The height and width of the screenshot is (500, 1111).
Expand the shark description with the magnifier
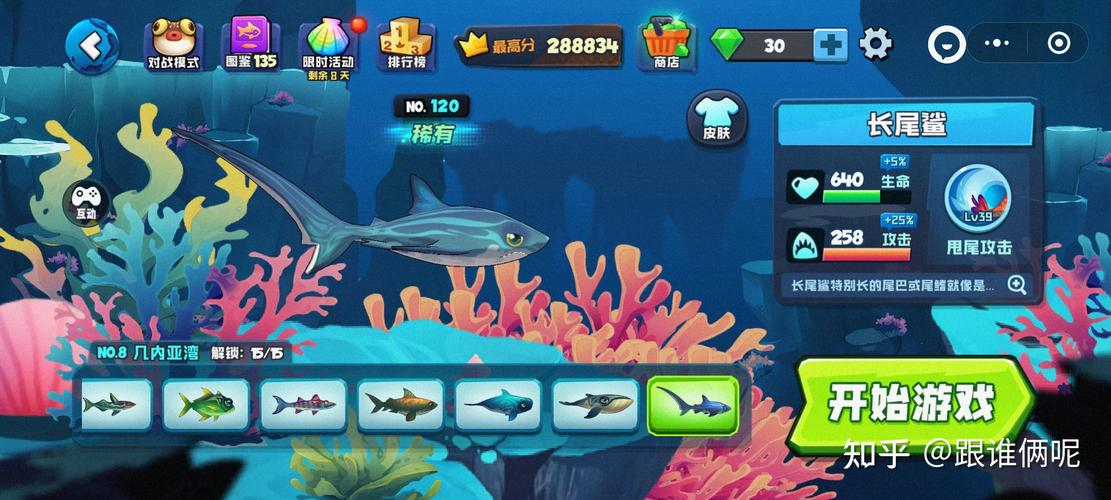(1017, 285)
